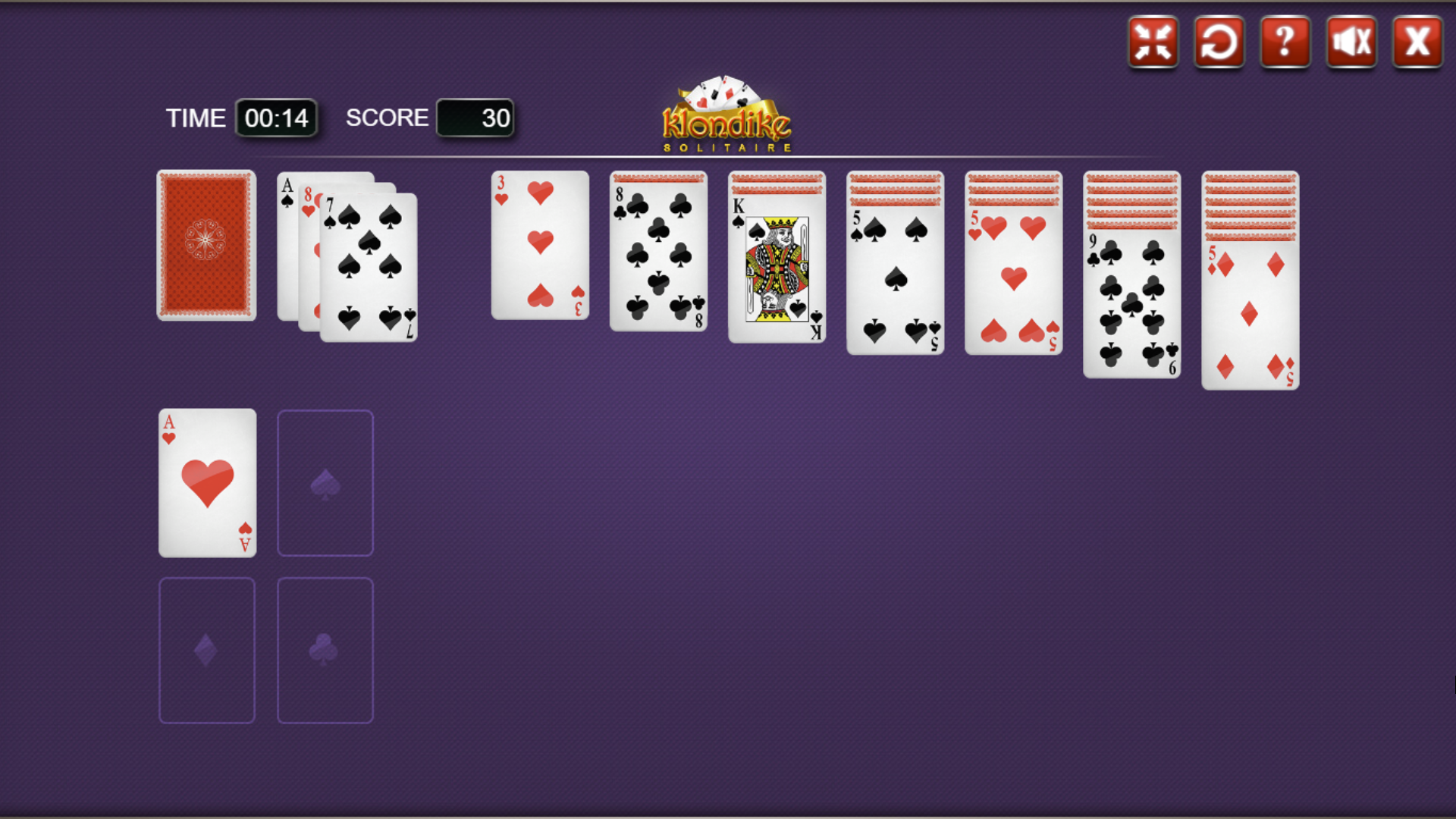The height and width of the screenshot is (819, 1456).
Task: Select the Ace of hearts foundation card
Action: pos(206,482)
